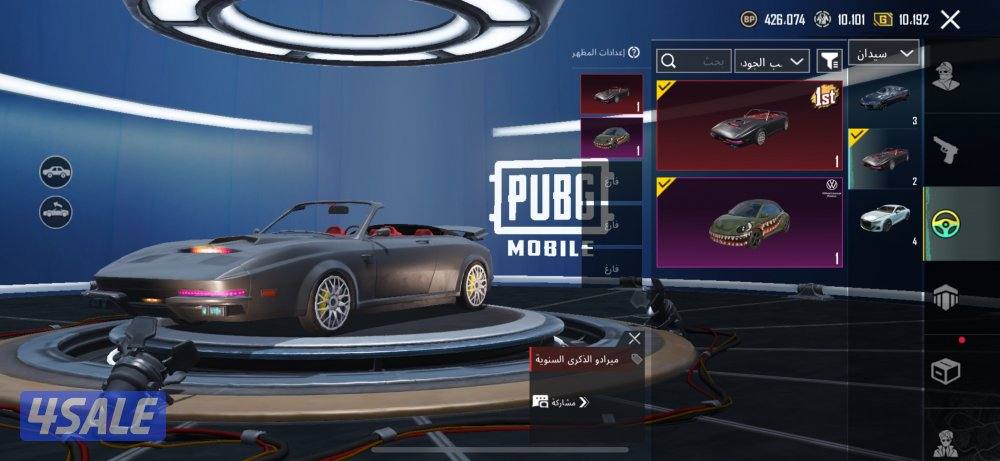
Task: Click the upper round car view icon
Action: pos(56,171)
